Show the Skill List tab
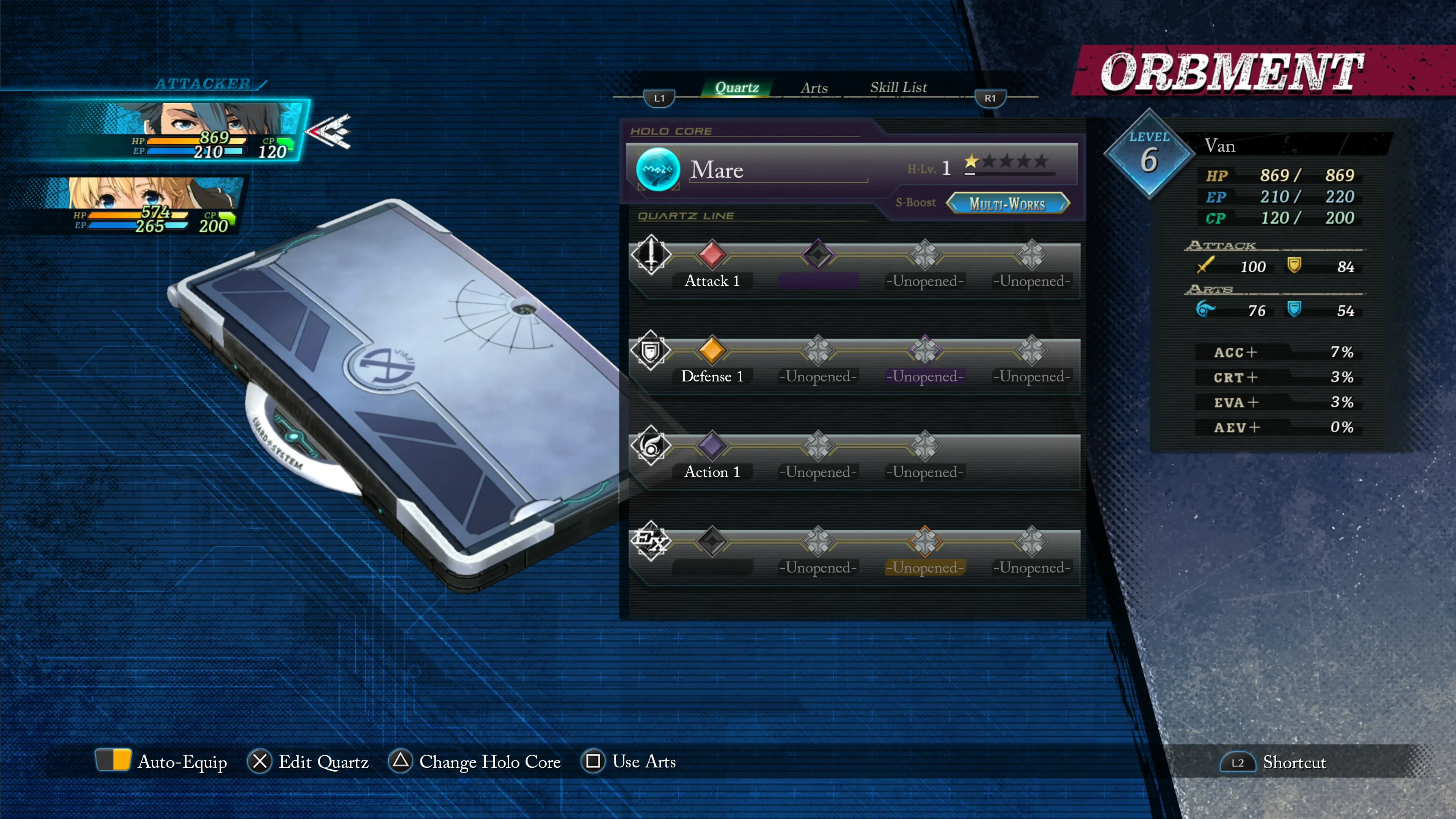Image resolution: width=1456 pixels, height=819 pixels. coord(898,88)
